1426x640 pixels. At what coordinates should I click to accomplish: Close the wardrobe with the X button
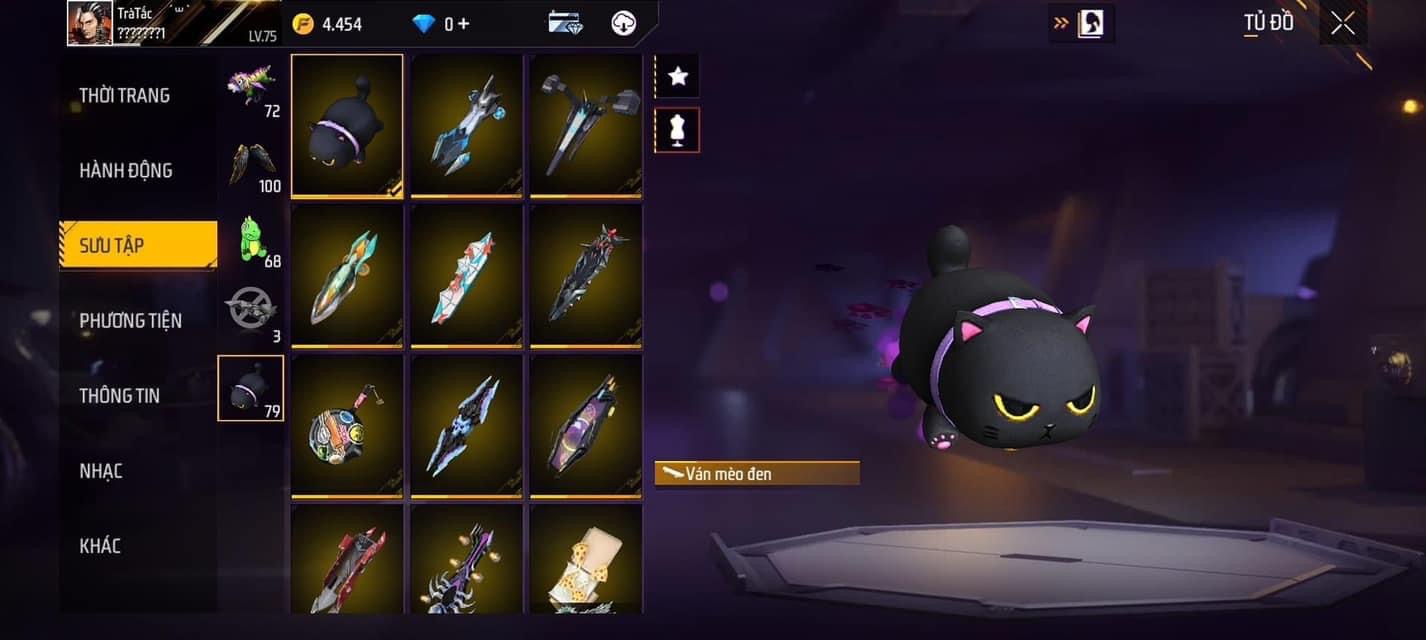tap(1342, 23)
